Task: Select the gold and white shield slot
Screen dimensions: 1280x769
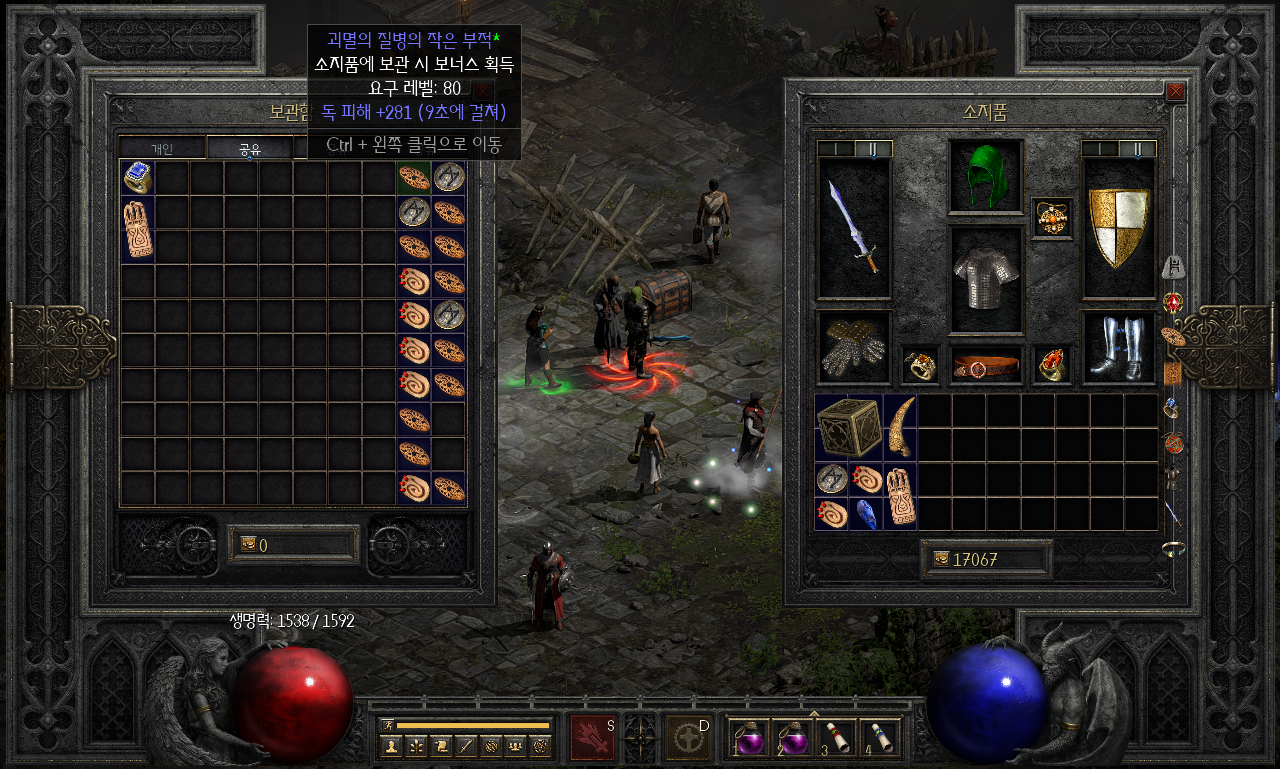Action: pos(1118,228)
